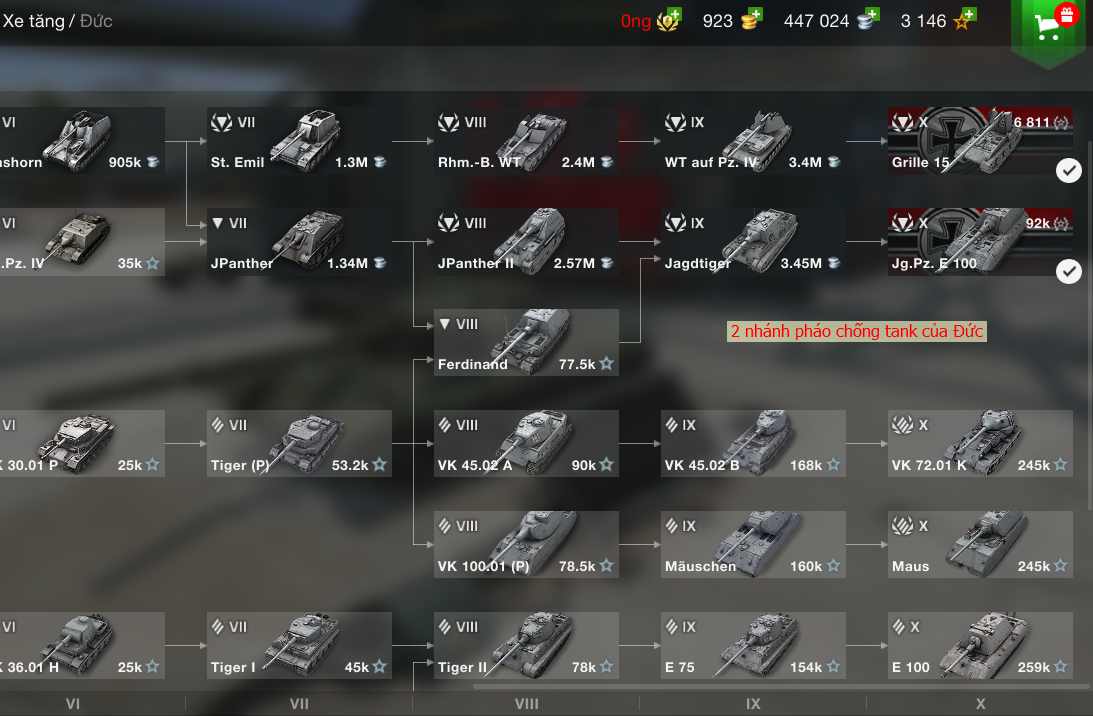Select the Tiger (P) tank node
Image resolution: width=1093 pixels, height=716 pixels.
coord(298,444)
